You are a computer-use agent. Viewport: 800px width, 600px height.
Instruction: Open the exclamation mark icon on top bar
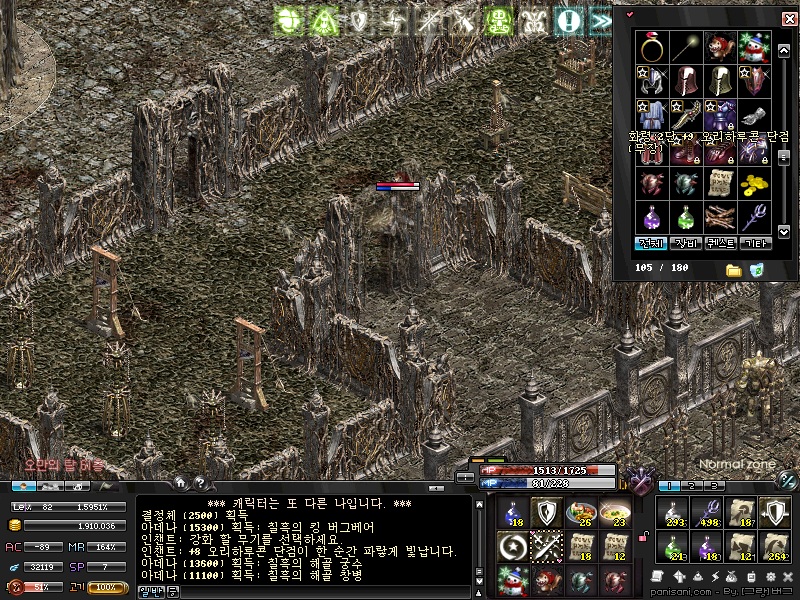[569, 19]
